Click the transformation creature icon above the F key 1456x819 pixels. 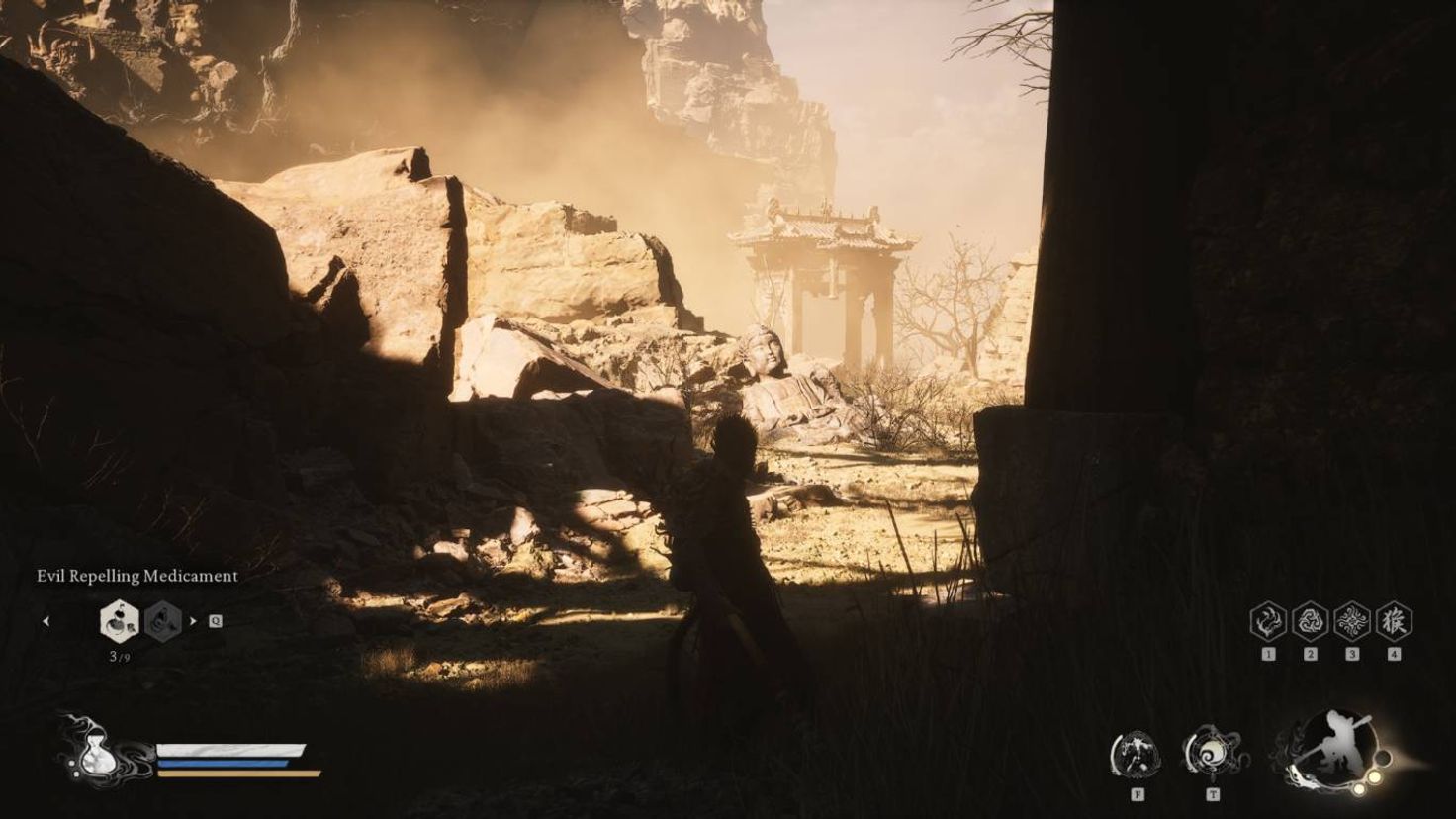(x=1136, y=754)
